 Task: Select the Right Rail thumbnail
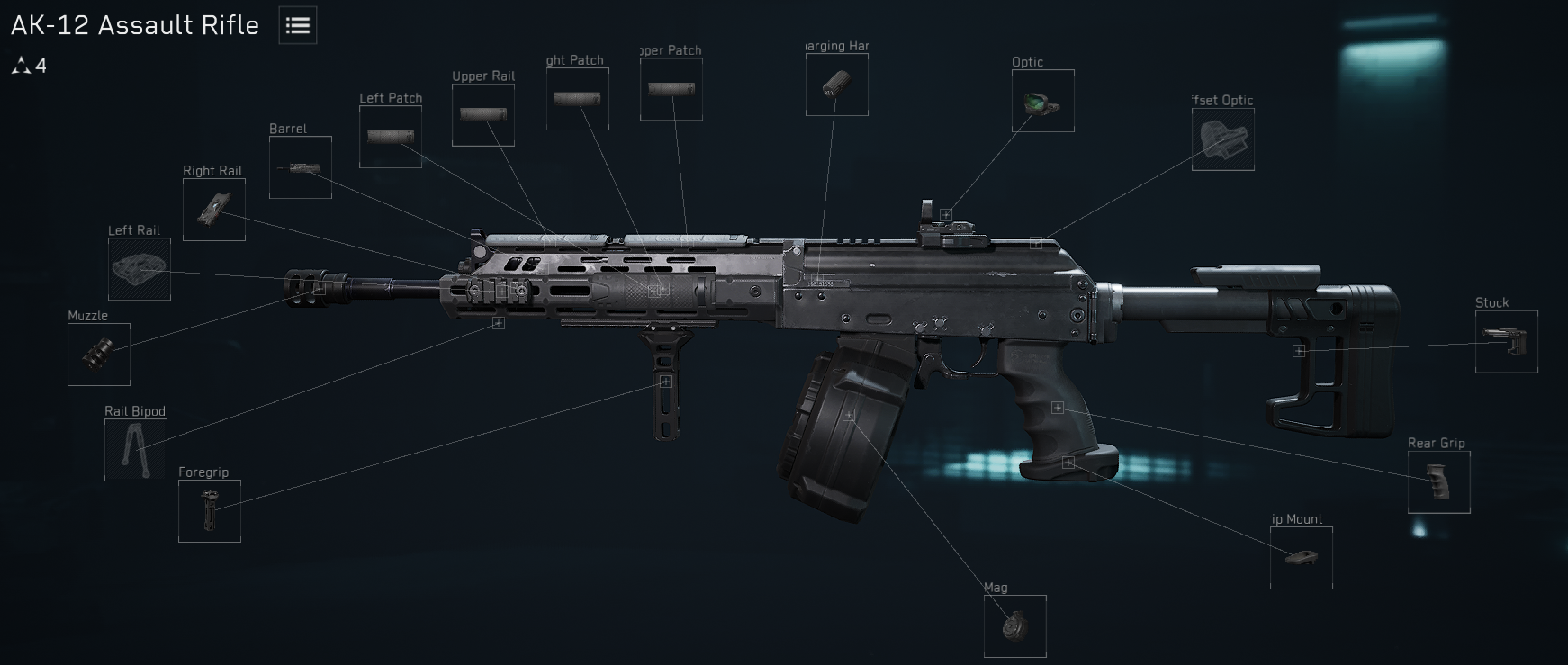(212, 210)
